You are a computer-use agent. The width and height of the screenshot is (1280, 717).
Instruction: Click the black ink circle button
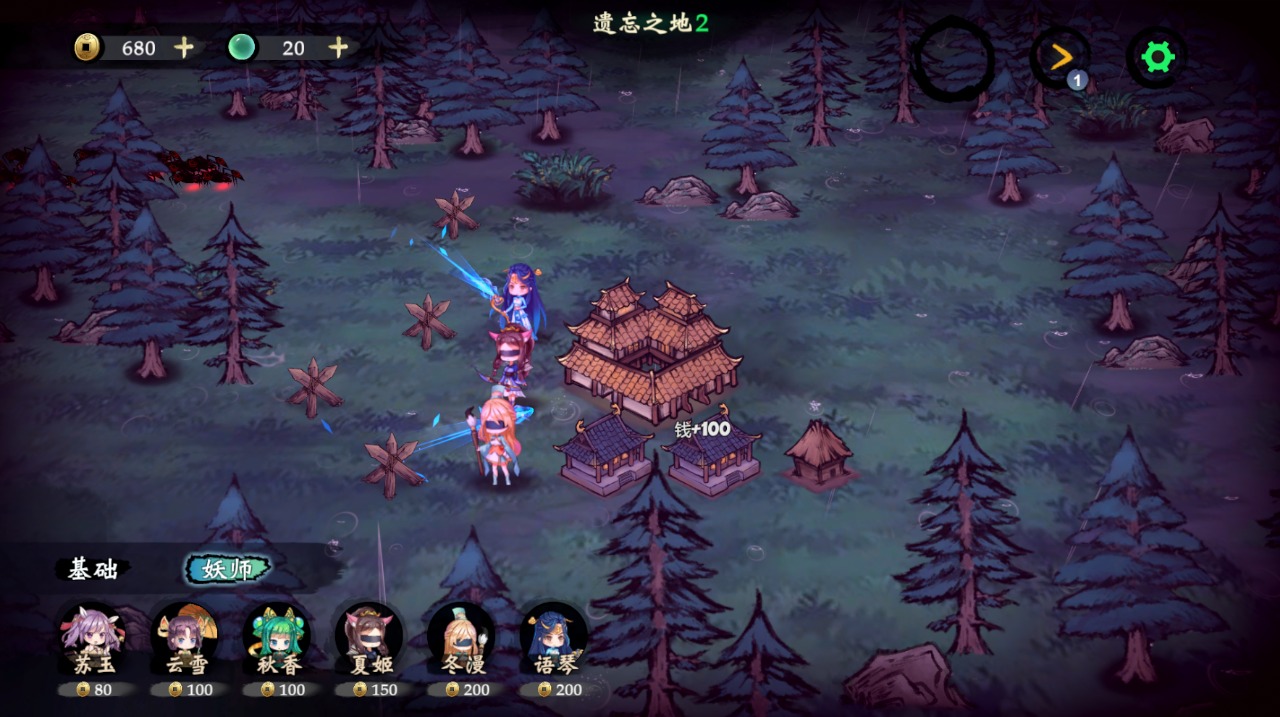pos(954,59)
